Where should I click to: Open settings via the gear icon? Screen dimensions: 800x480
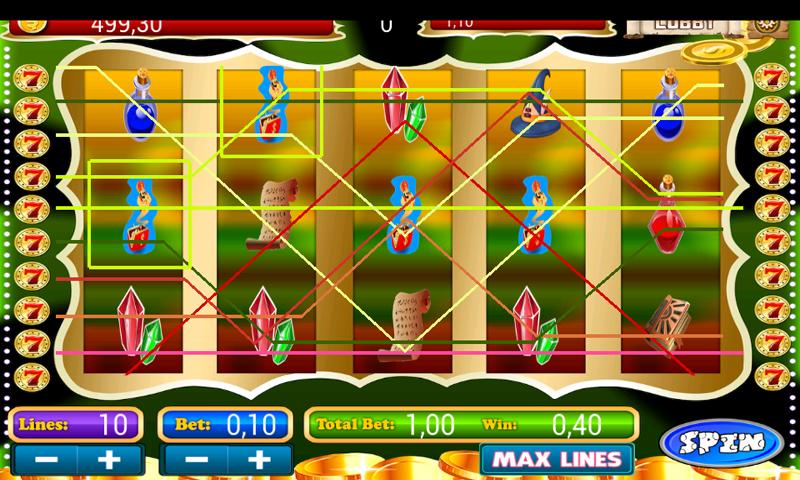coord(765,22)
